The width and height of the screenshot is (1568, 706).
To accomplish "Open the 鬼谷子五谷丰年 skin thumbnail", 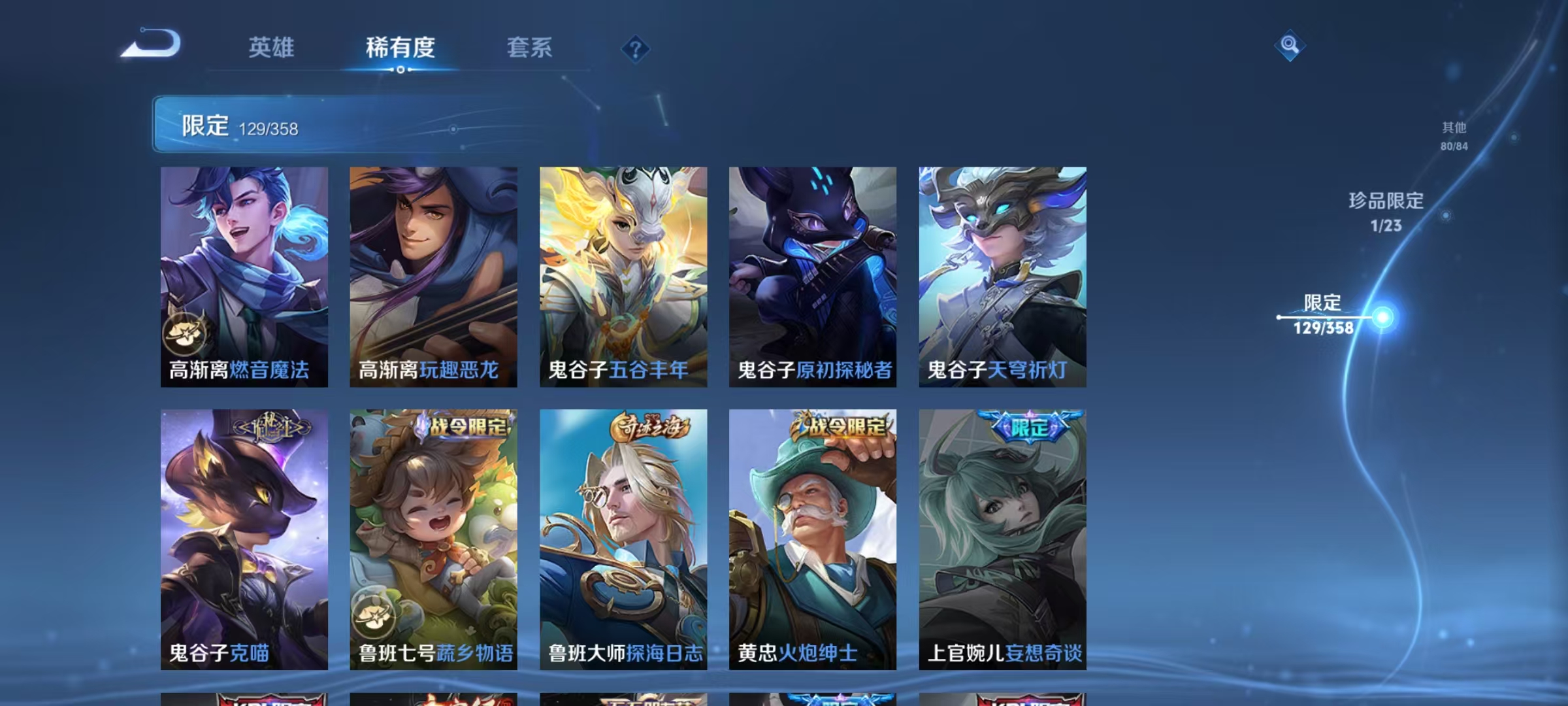I will 623,275.
